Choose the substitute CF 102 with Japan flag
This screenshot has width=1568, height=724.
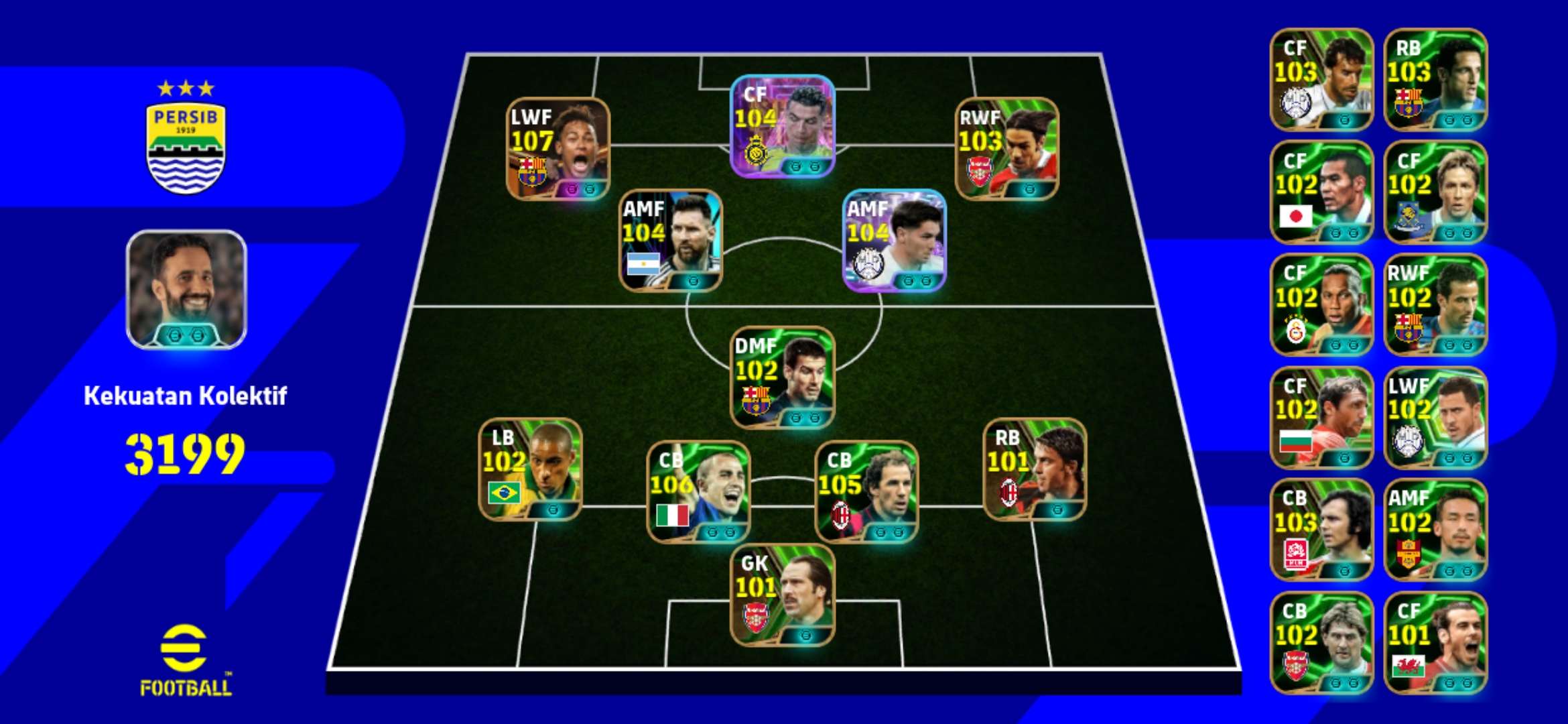[x=1321, y=192]
